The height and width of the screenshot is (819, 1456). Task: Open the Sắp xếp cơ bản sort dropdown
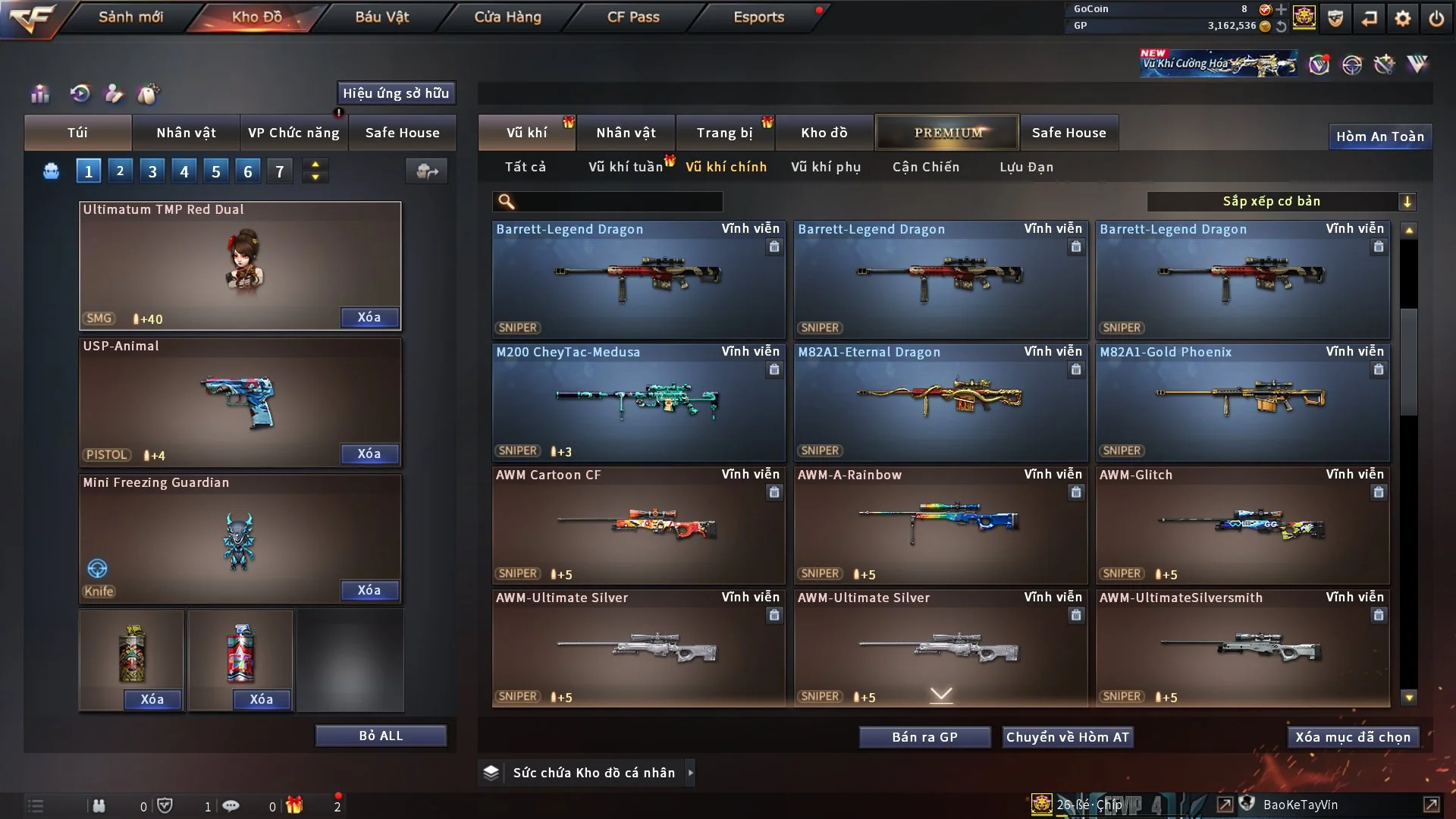point(1281,202)
